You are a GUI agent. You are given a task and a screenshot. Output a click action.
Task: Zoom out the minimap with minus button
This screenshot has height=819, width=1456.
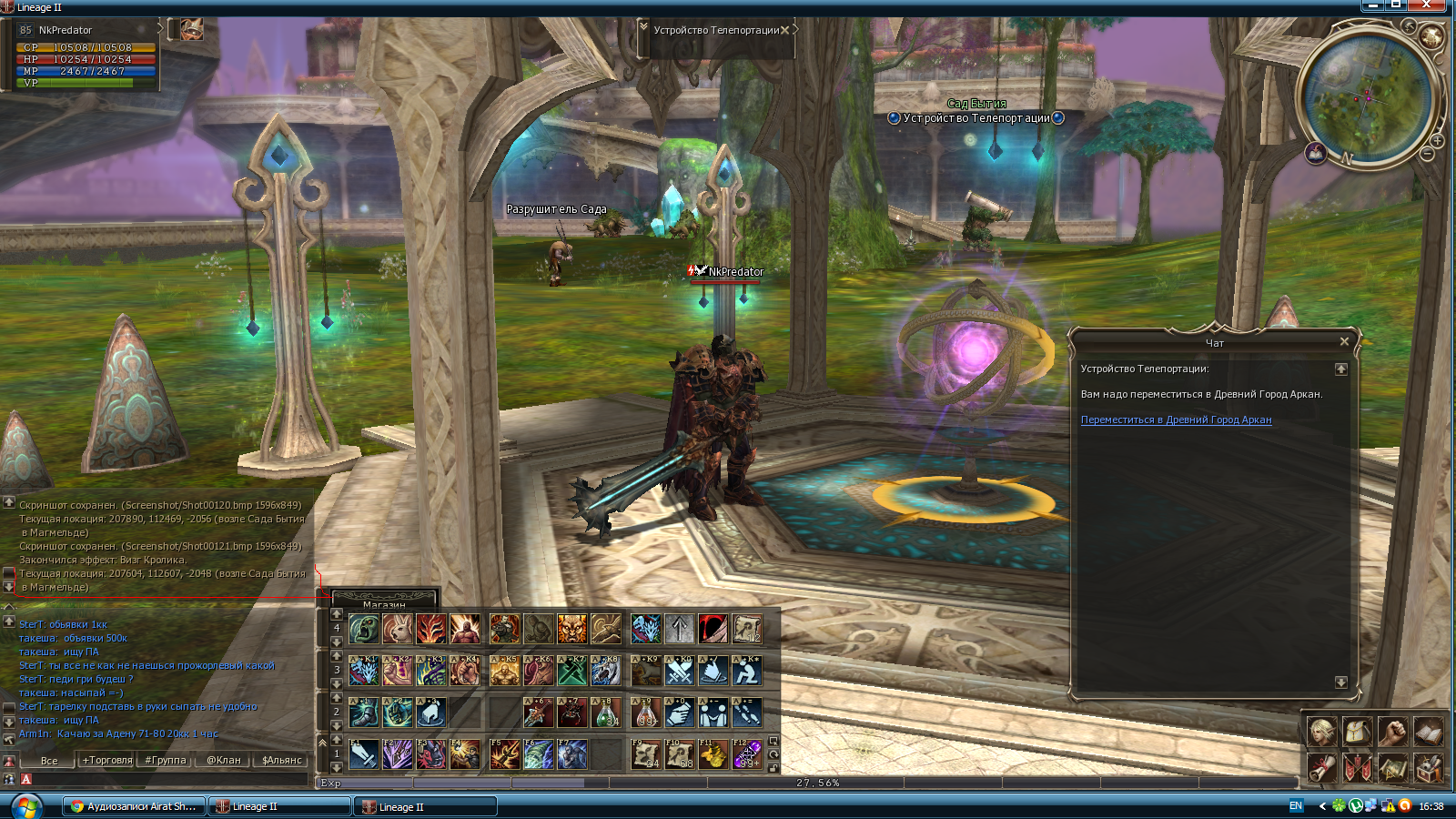1427,155
